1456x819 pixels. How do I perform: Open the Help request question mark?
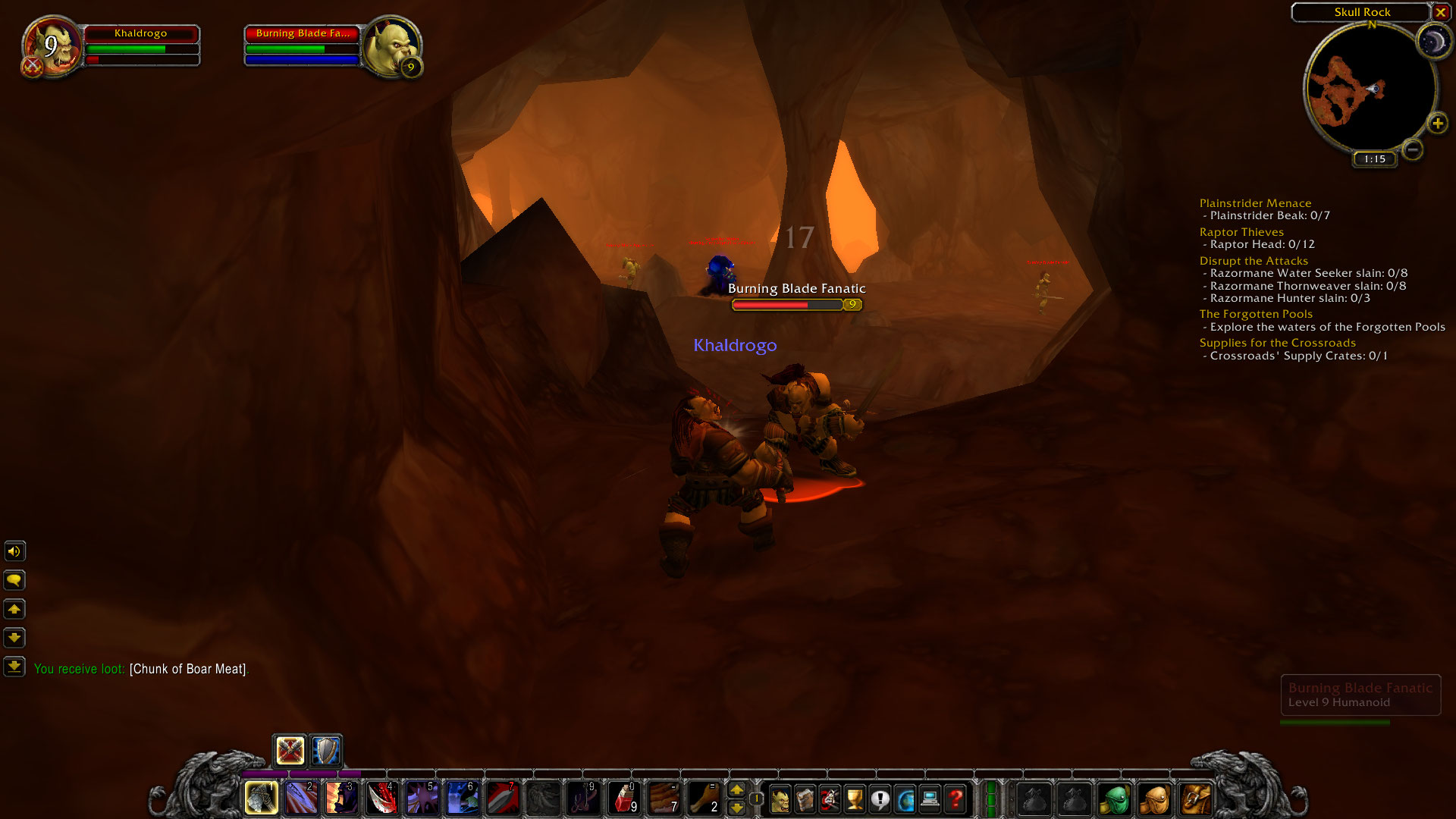click(955, 799)
